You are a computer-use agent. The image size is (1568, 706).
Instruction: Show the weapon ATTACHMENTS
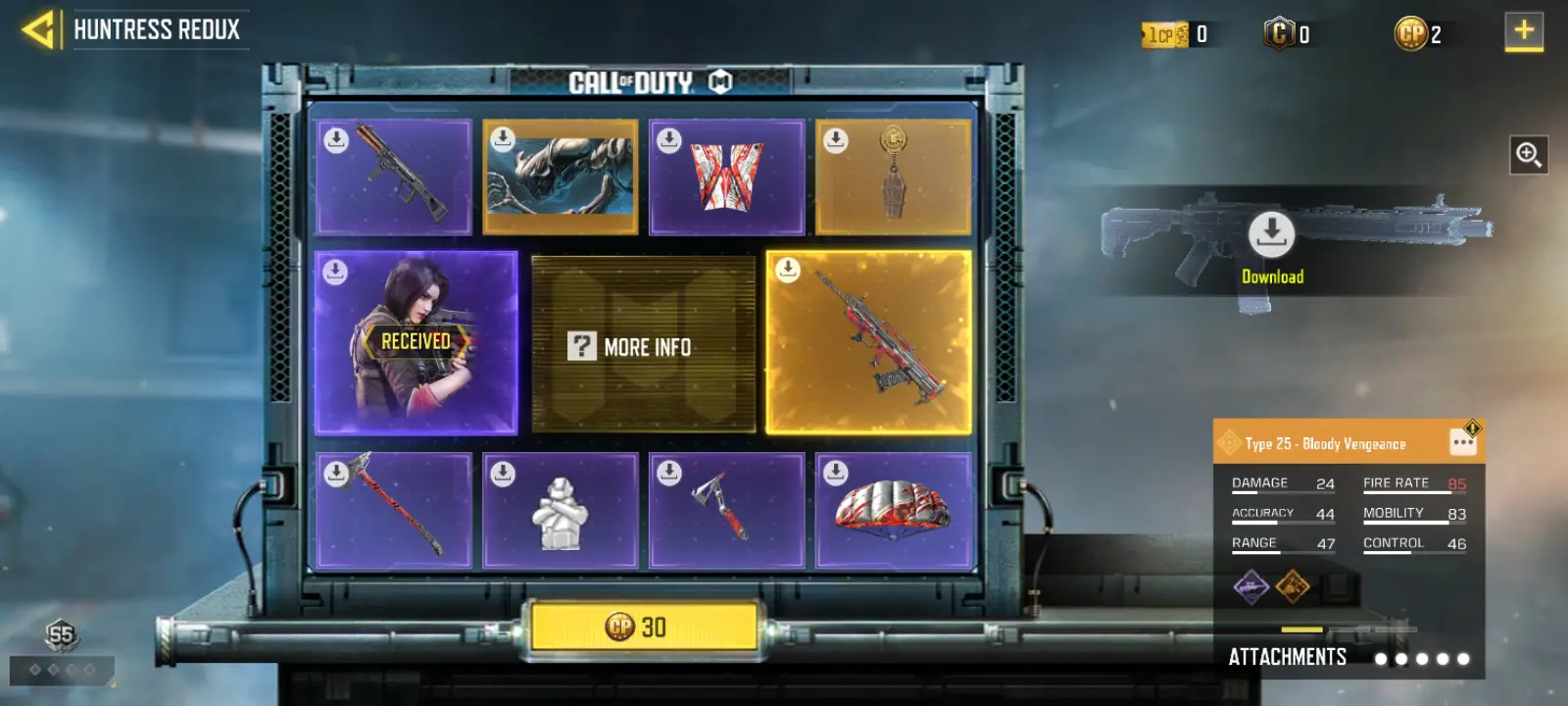pos(1287,657)
